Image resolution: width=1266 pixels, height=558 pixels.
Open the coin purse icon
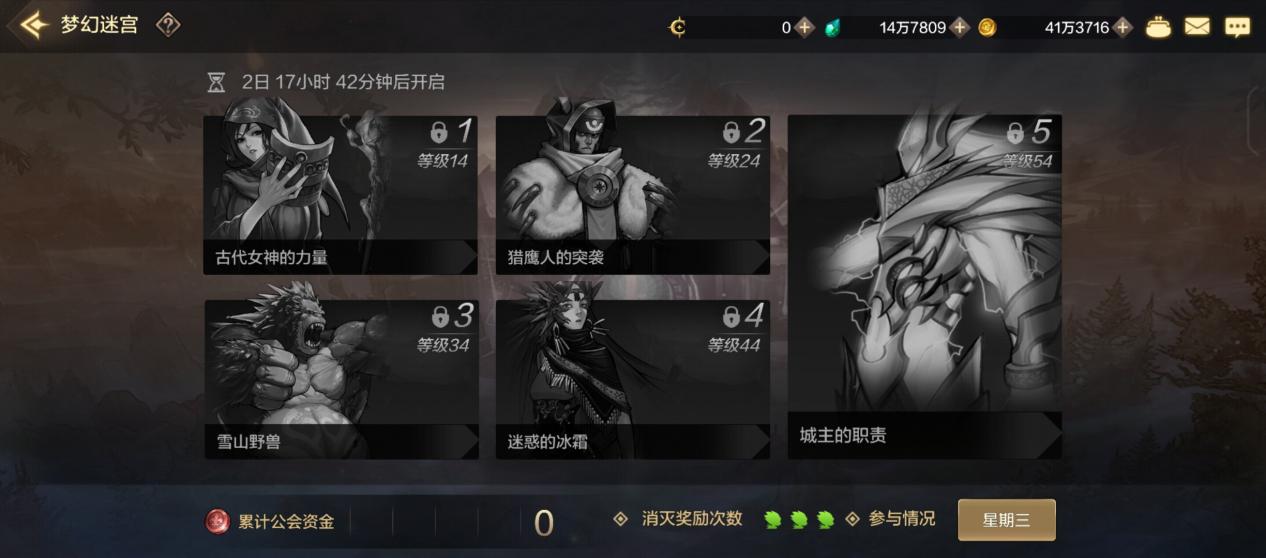(1158, 27)
